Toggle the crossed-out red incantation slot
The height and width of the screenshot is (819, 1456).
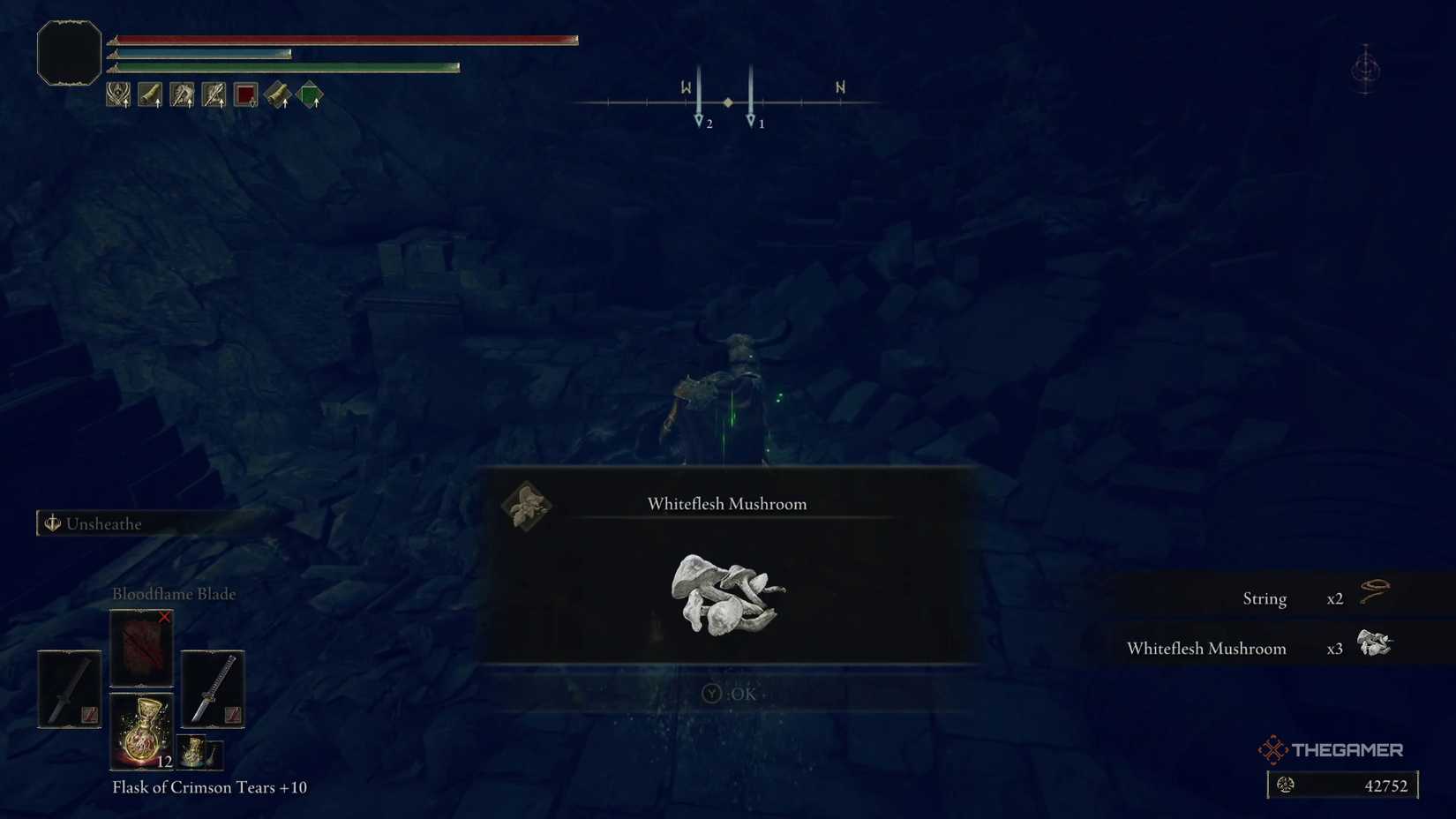(x=141, y=649)
